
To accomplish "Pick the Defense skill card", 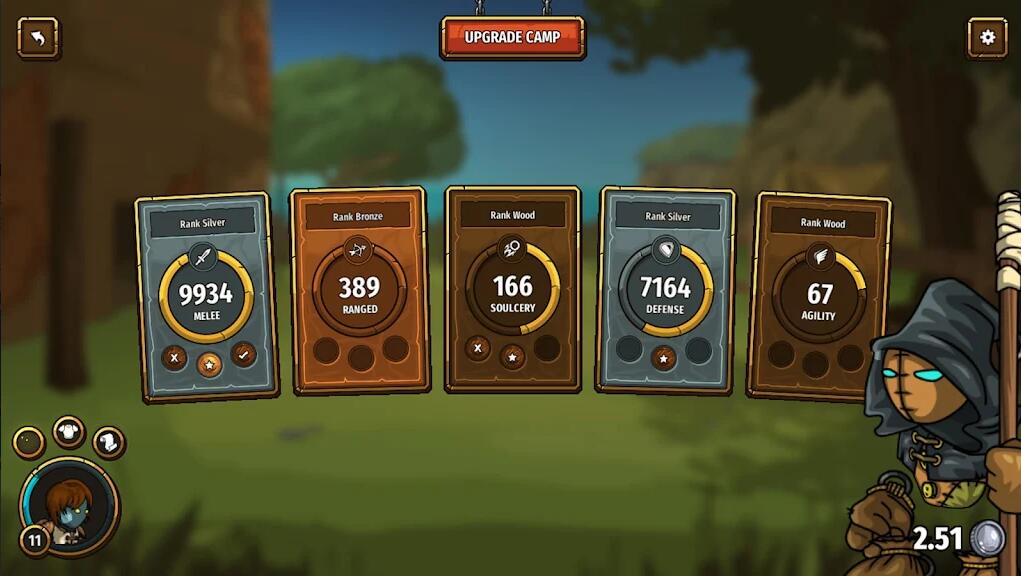I will (665, 290).
